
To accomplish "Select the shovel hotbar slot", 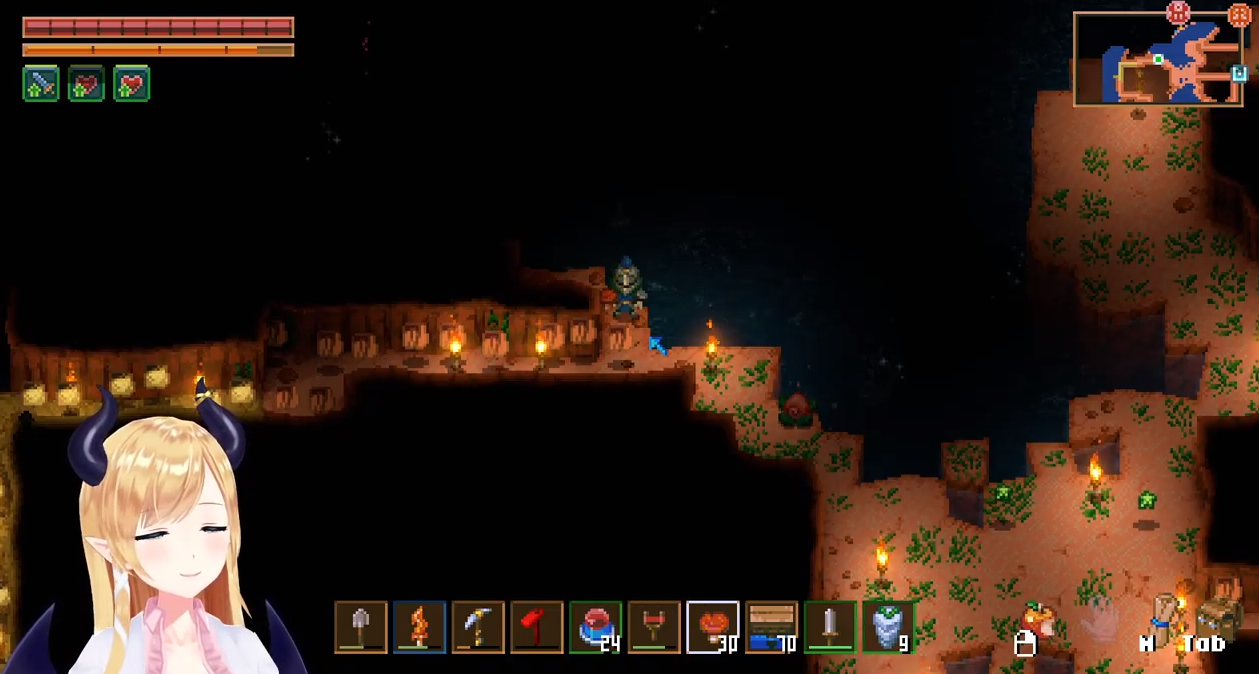I will [x=361, y=627].
